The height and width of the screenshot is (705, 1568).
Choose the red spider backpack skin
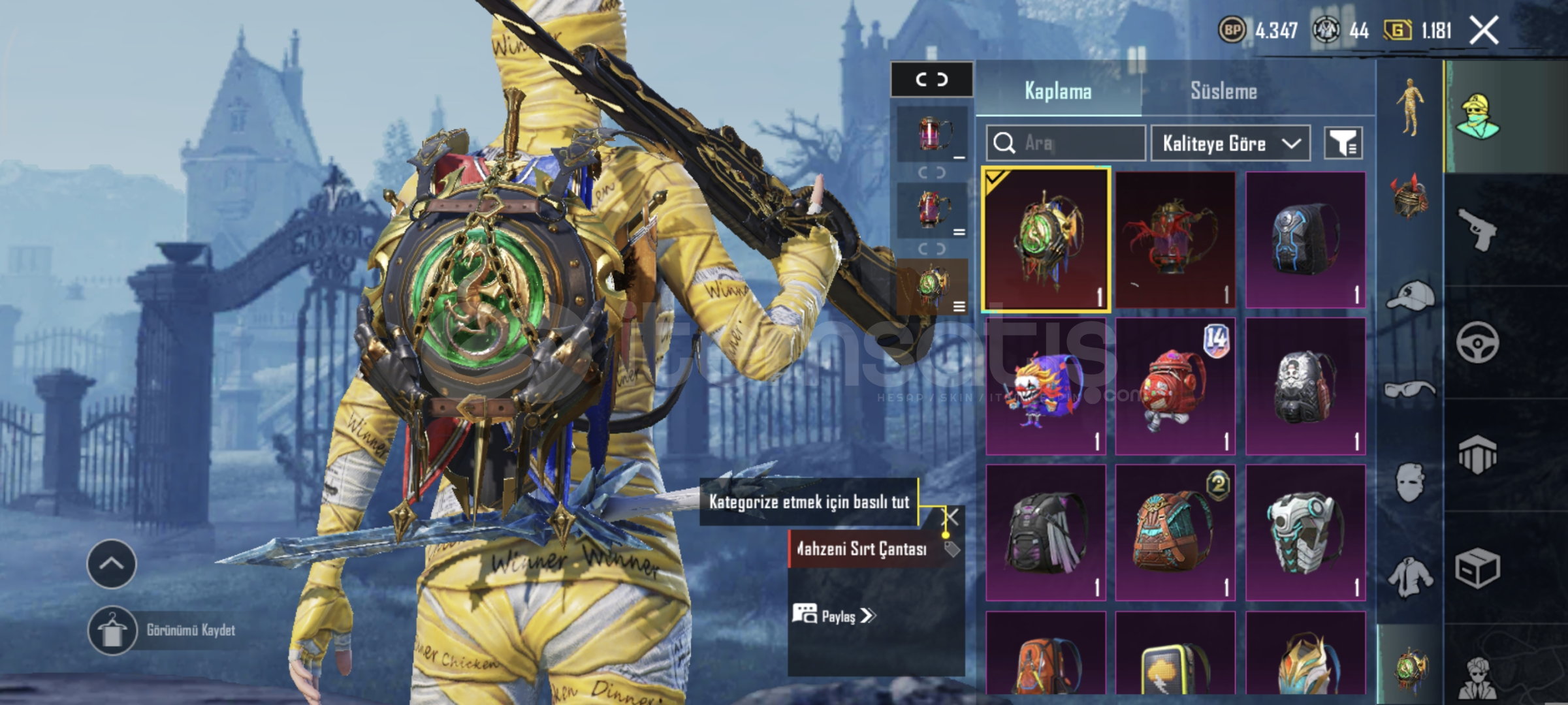(x=1175, y=240)
